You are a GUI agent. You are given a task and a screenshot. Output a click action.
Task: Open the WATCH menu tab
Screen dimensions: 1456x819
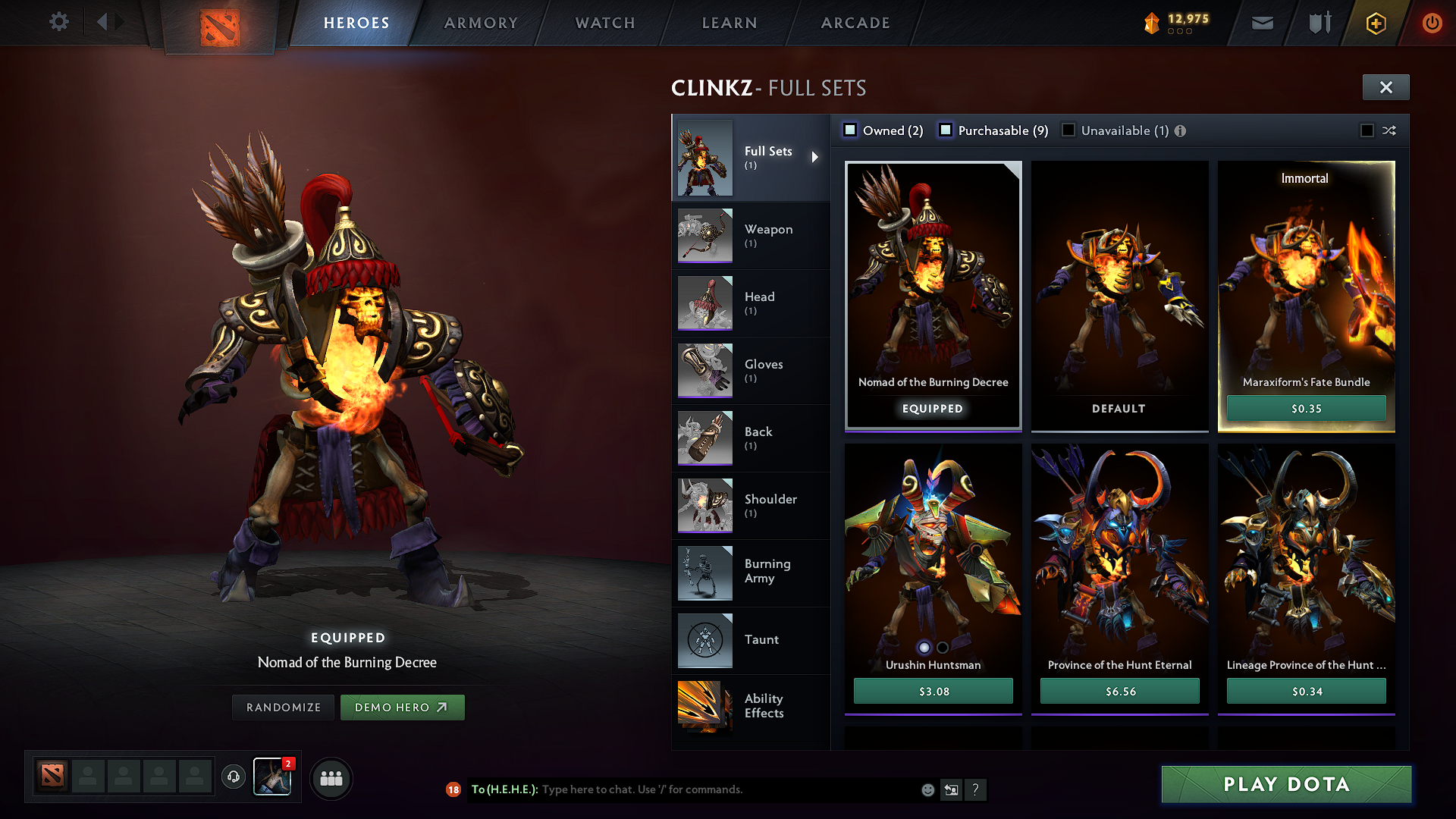click(x=604, y=23)
